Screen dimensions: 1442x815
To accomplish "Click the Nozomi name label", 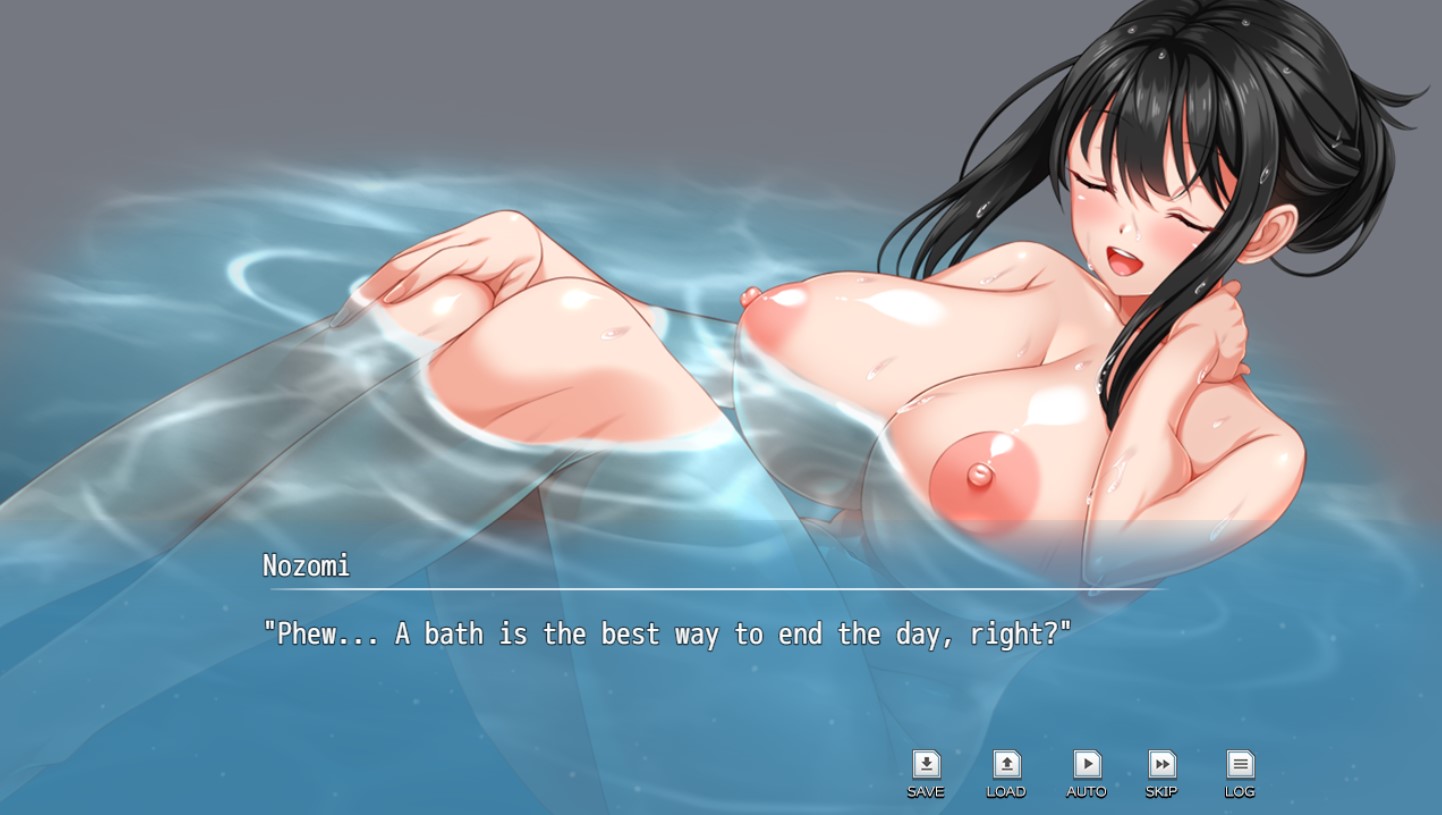I will click(305, 566).
